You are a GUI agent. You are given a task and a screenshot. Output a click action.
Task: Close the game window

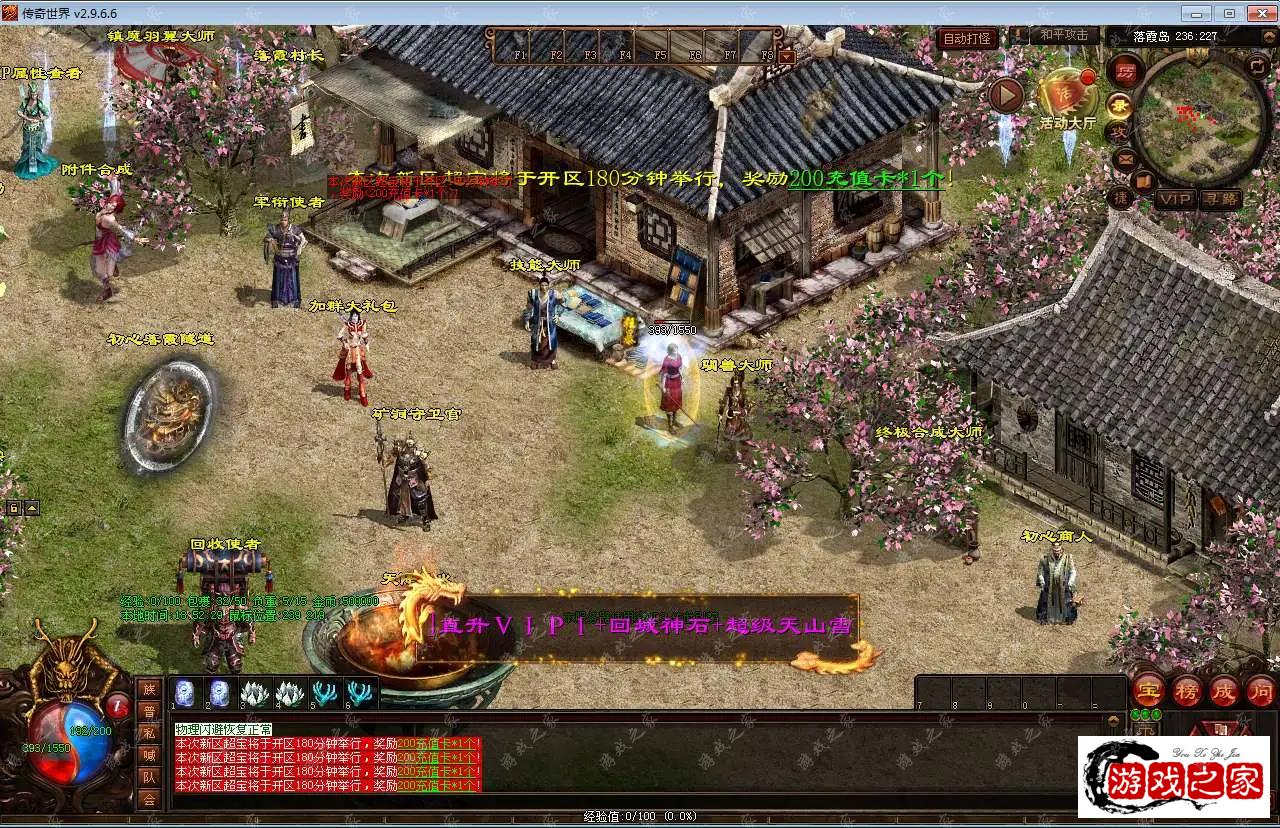coord(1259,13)
